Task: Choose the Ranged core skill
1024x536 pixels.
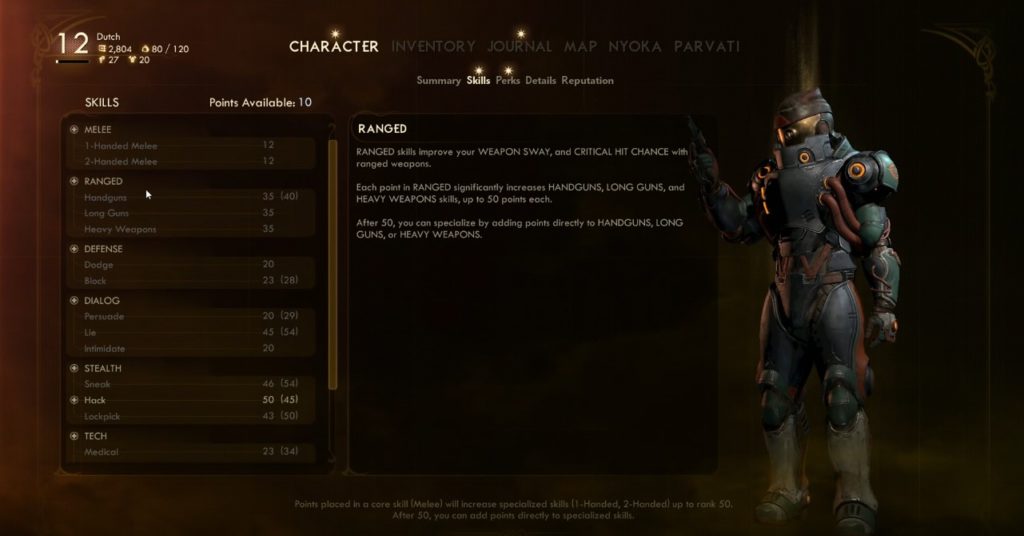Action: pos(103,181)
